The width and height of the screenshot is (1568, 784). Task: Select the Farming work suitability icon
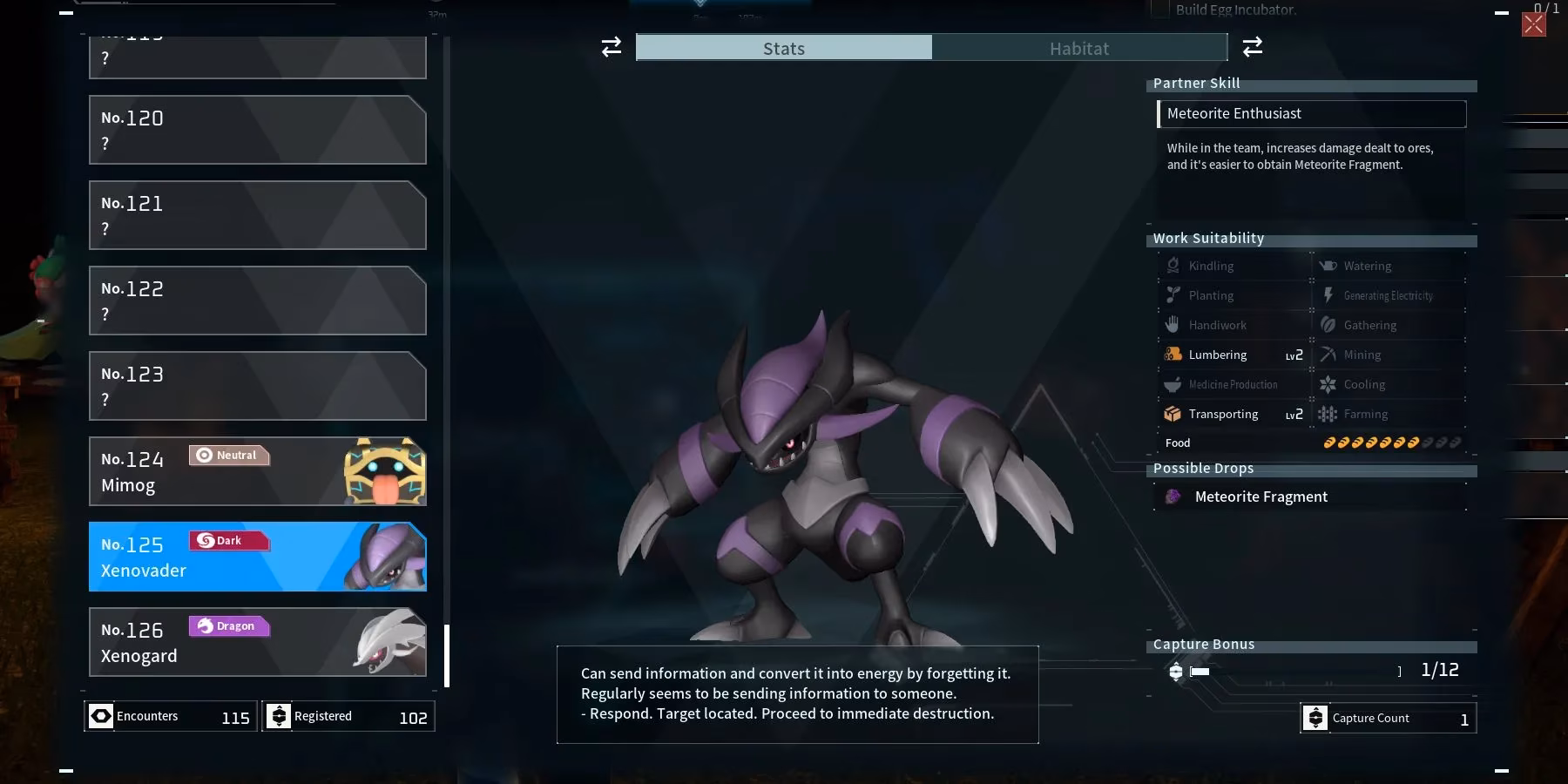pos(1328,414)
